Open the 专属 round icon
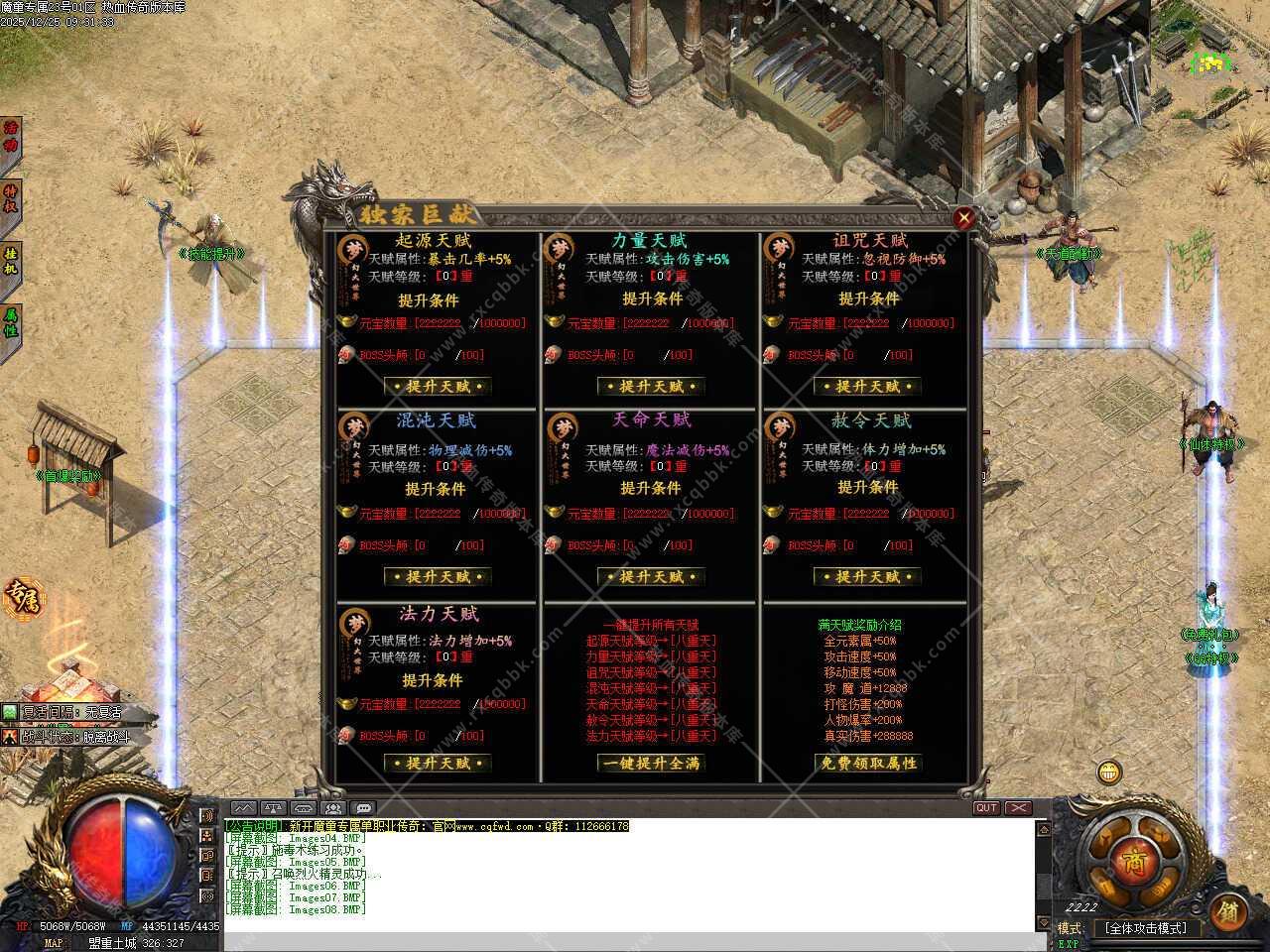This screenshot has width=1270, height=952. (22, 597)
